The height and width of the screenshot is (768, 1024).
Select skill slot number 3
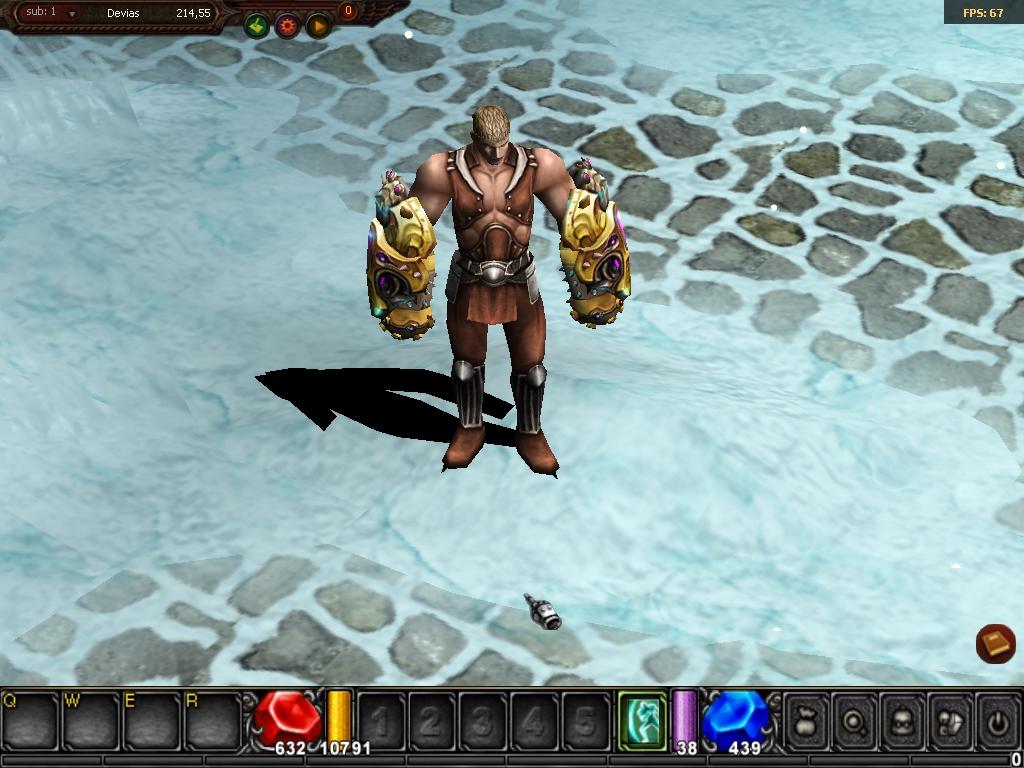click(x=483, y=720)
